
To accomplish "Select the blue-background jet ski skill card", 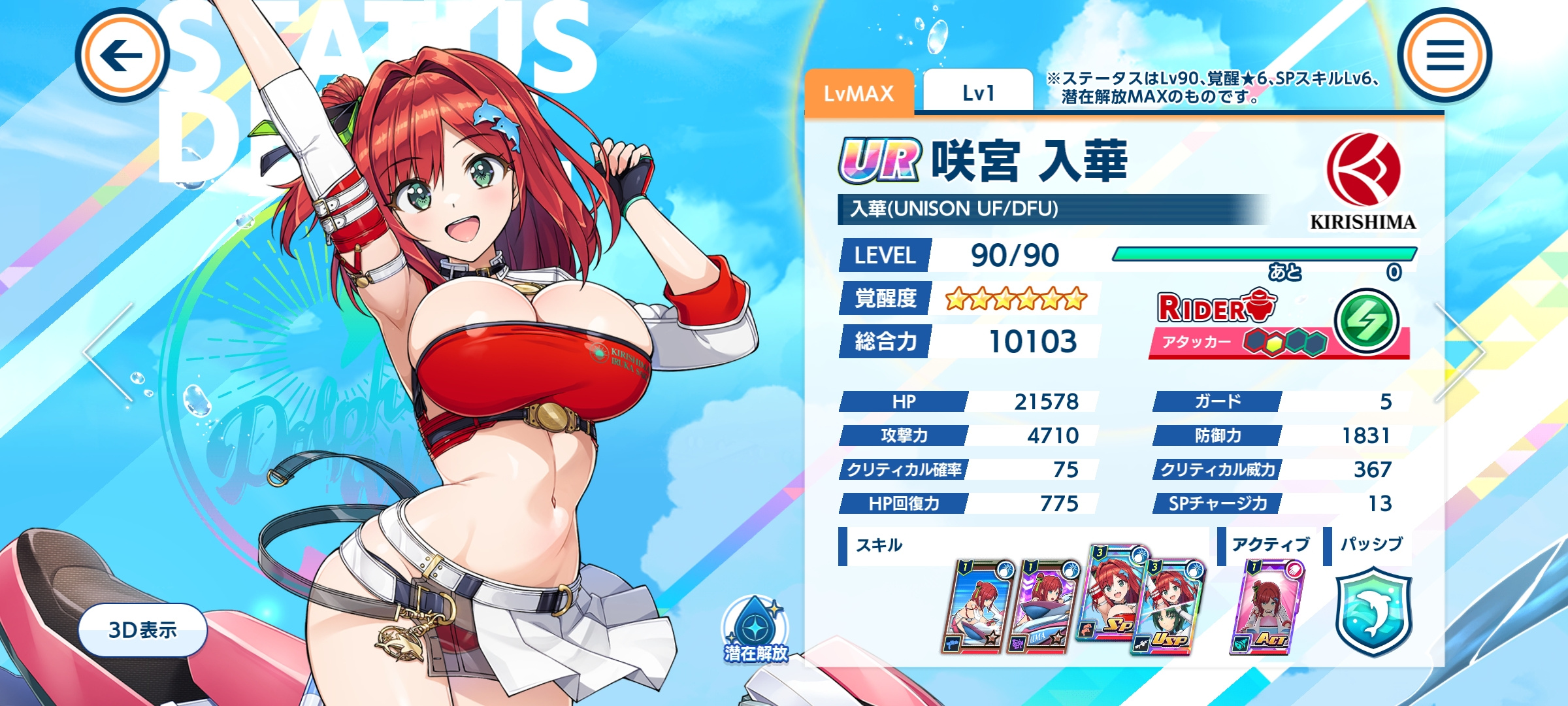I will pos(978,606).
